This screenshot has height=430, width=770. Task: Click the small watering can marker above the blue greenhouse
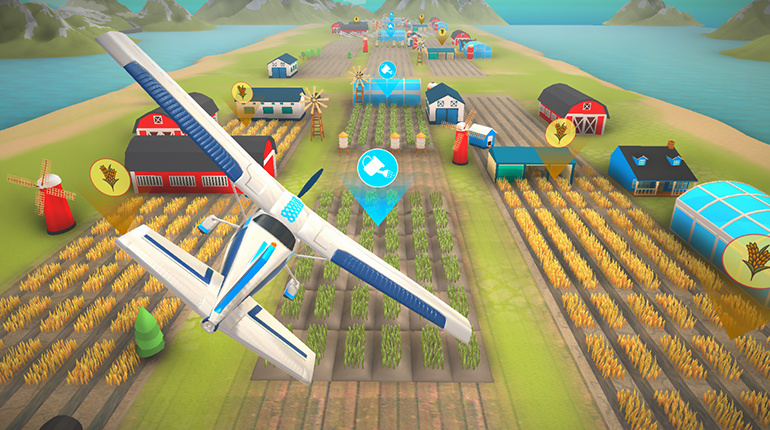coord(387,69)
